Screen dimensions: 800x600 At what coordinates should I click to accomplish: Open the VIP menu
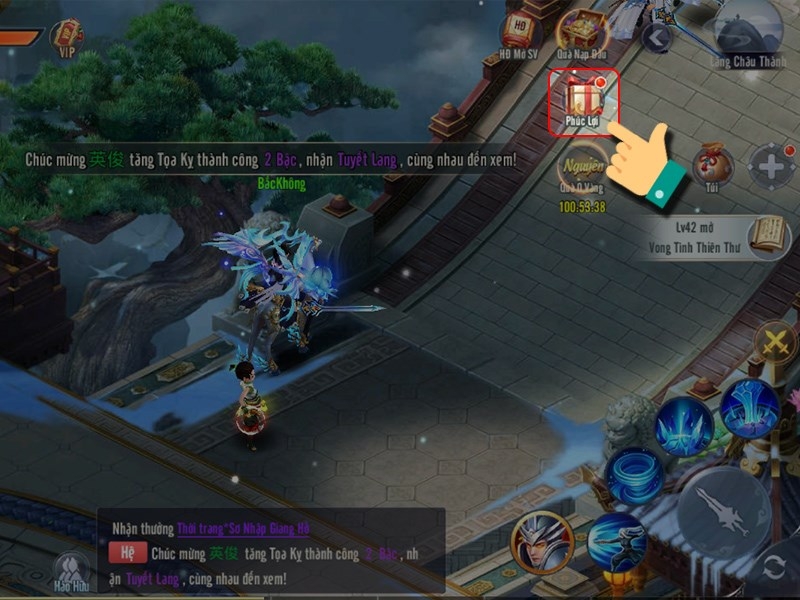click(x=67, y=39)
